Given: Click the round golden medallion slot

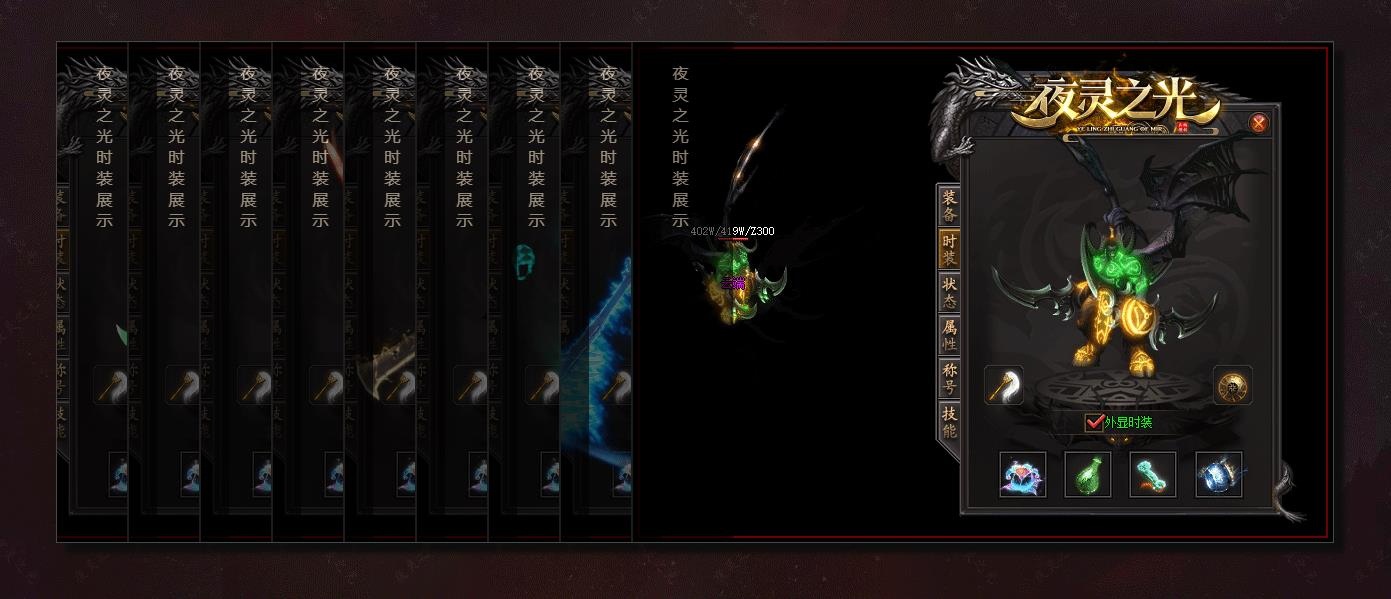Looking at the screenshot, I should pos(1232,386).
